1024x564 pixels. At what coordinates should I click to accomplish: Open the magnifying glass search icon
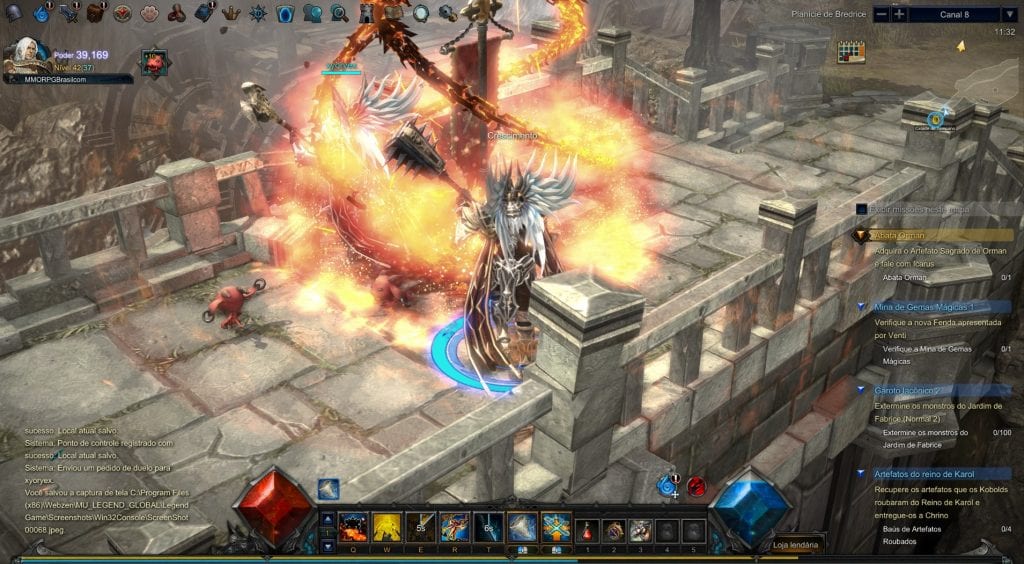339,13
